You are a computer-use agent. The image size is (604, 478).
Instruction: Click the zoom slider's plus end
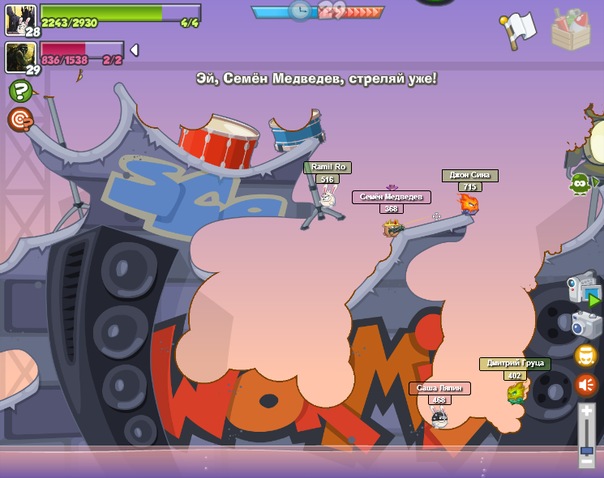point(586,410)
